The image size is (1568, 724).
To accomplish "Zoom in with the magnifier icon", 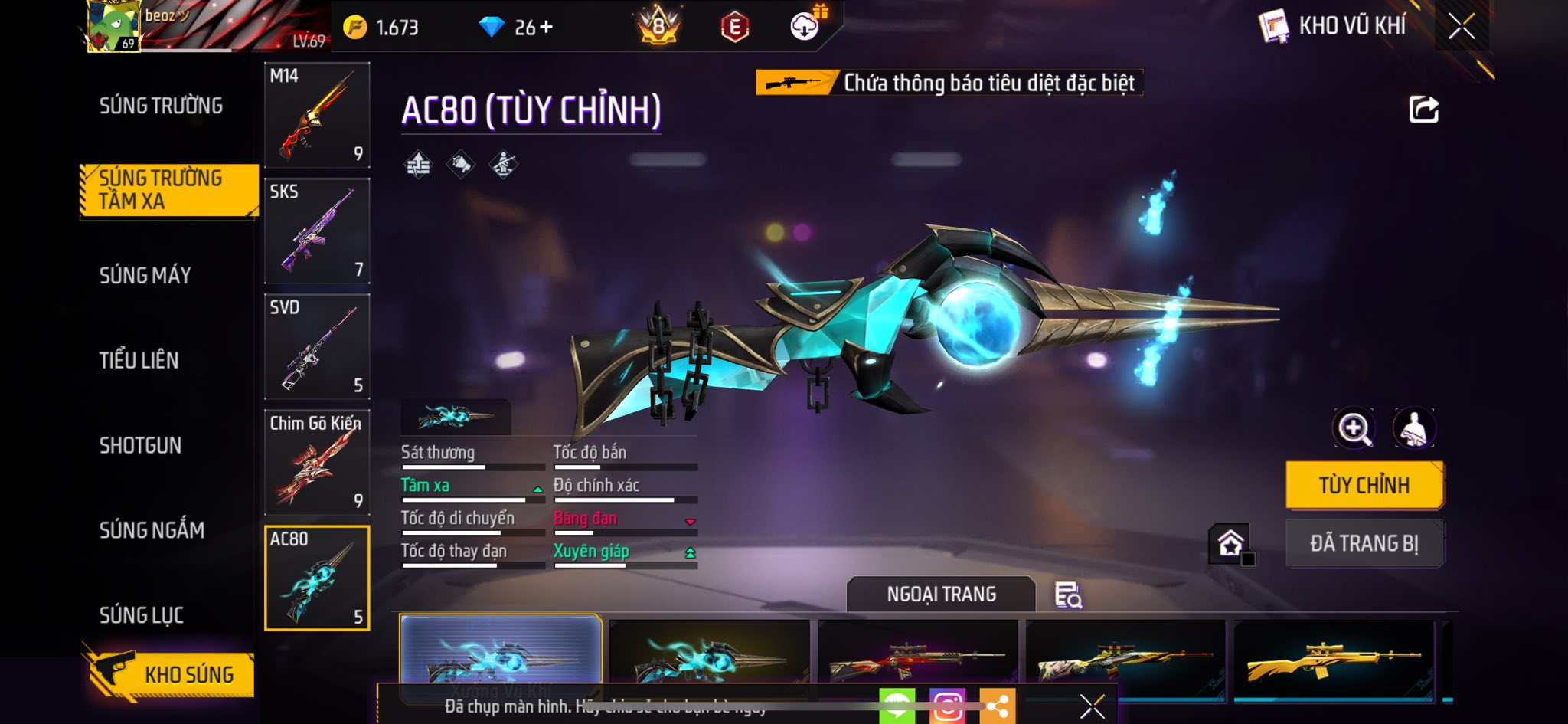I will pos(1354,428).
